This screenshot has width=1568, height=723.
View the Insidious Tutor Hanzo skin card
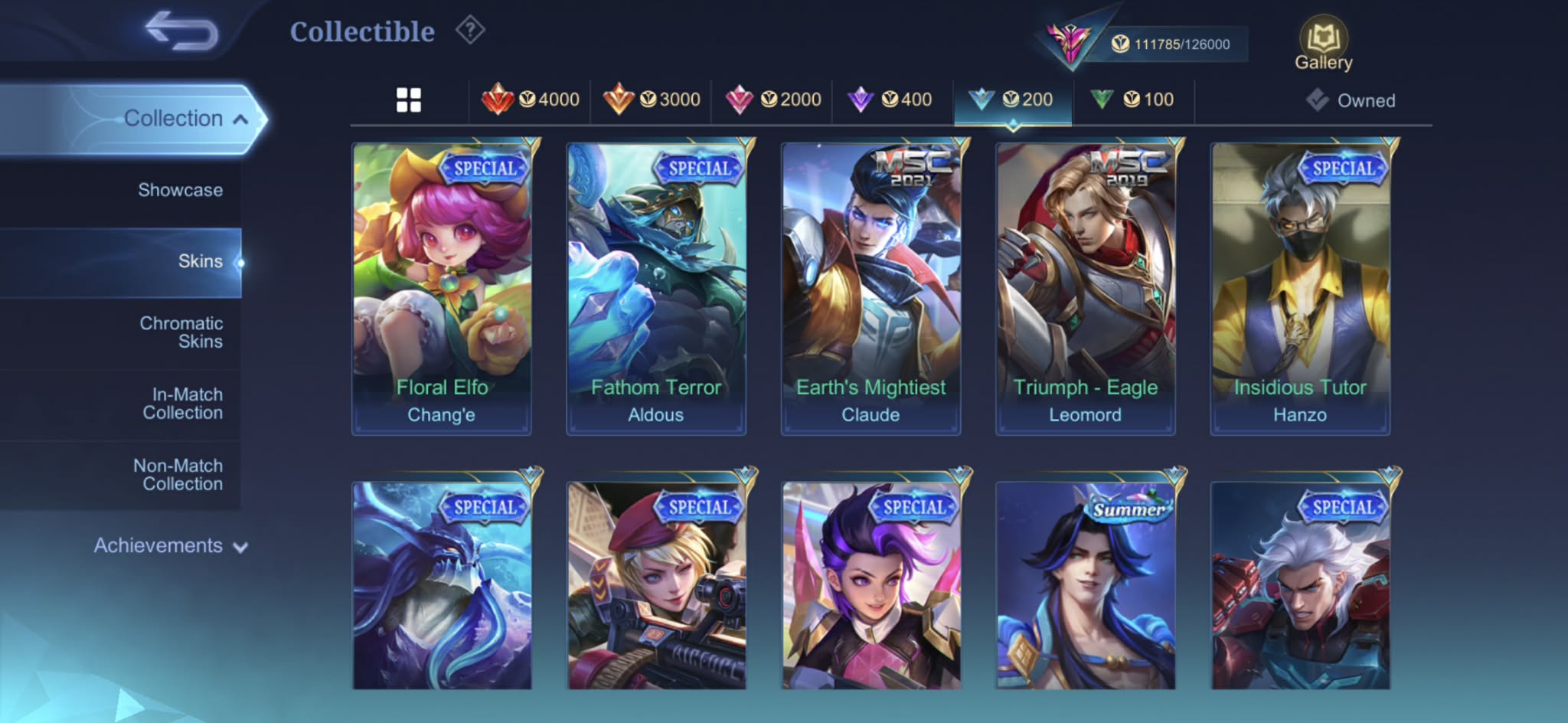[1300, 287]
